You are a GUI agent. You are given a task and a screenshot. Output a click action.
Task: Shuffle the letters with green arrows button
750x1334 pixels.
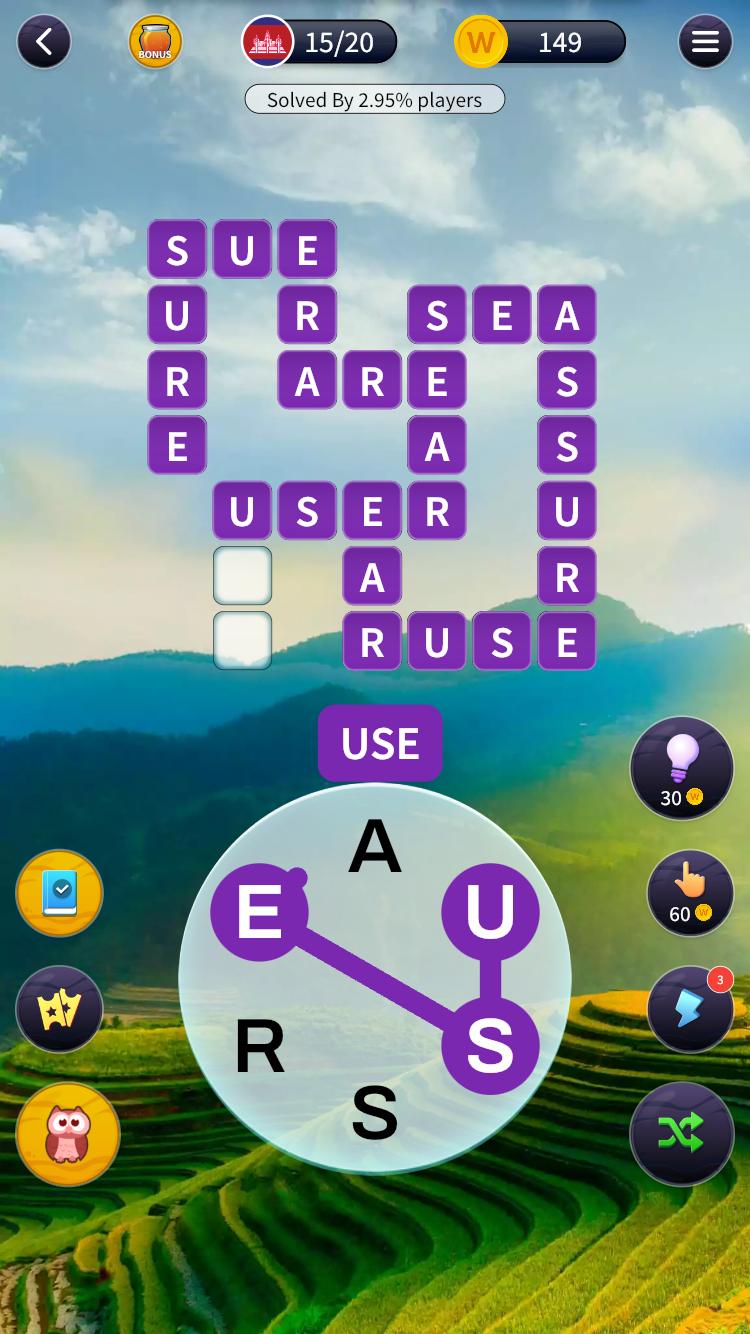click(682, 1134)
